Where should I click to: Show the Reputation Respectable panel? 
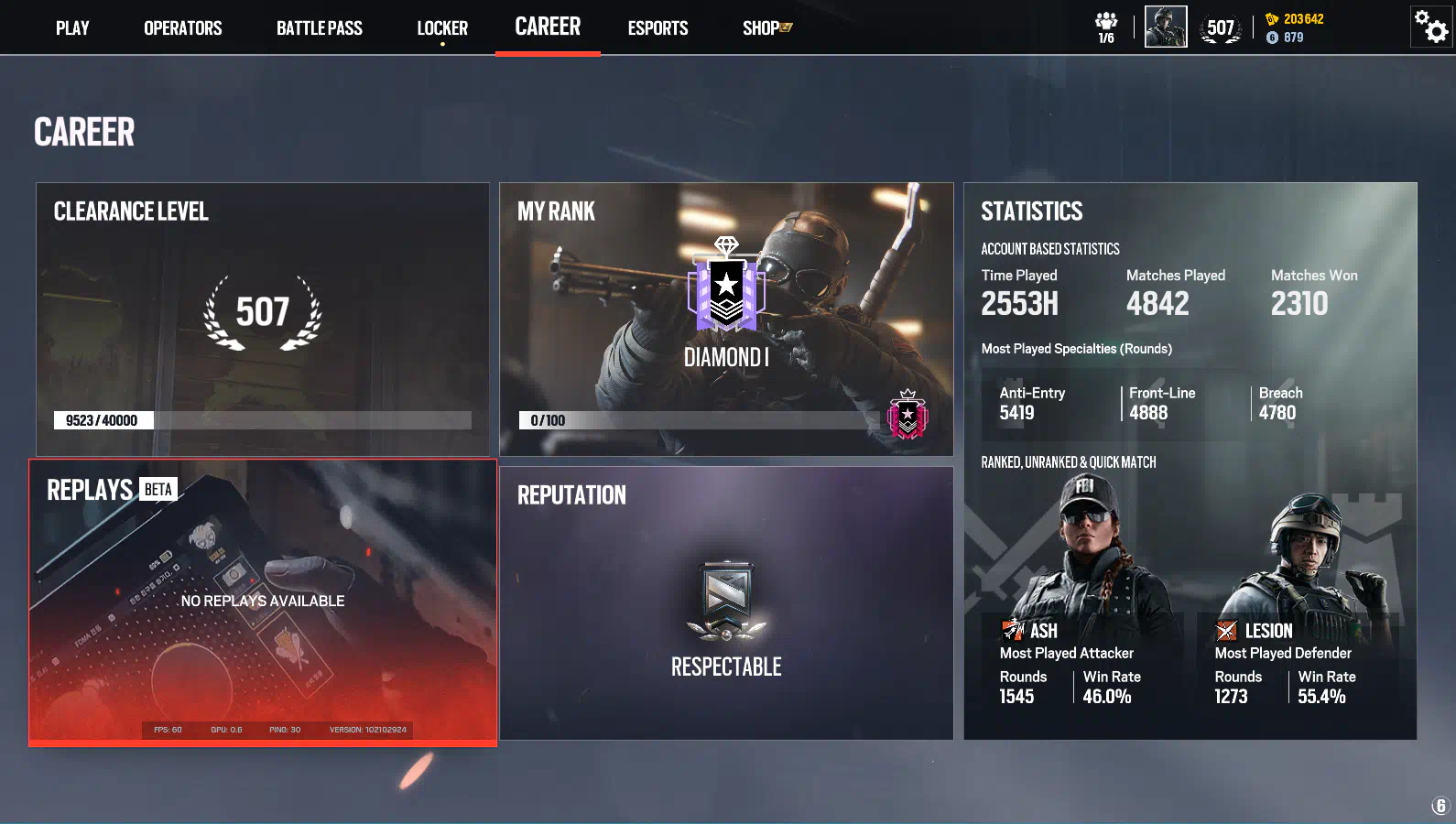(x=726, y=602)
